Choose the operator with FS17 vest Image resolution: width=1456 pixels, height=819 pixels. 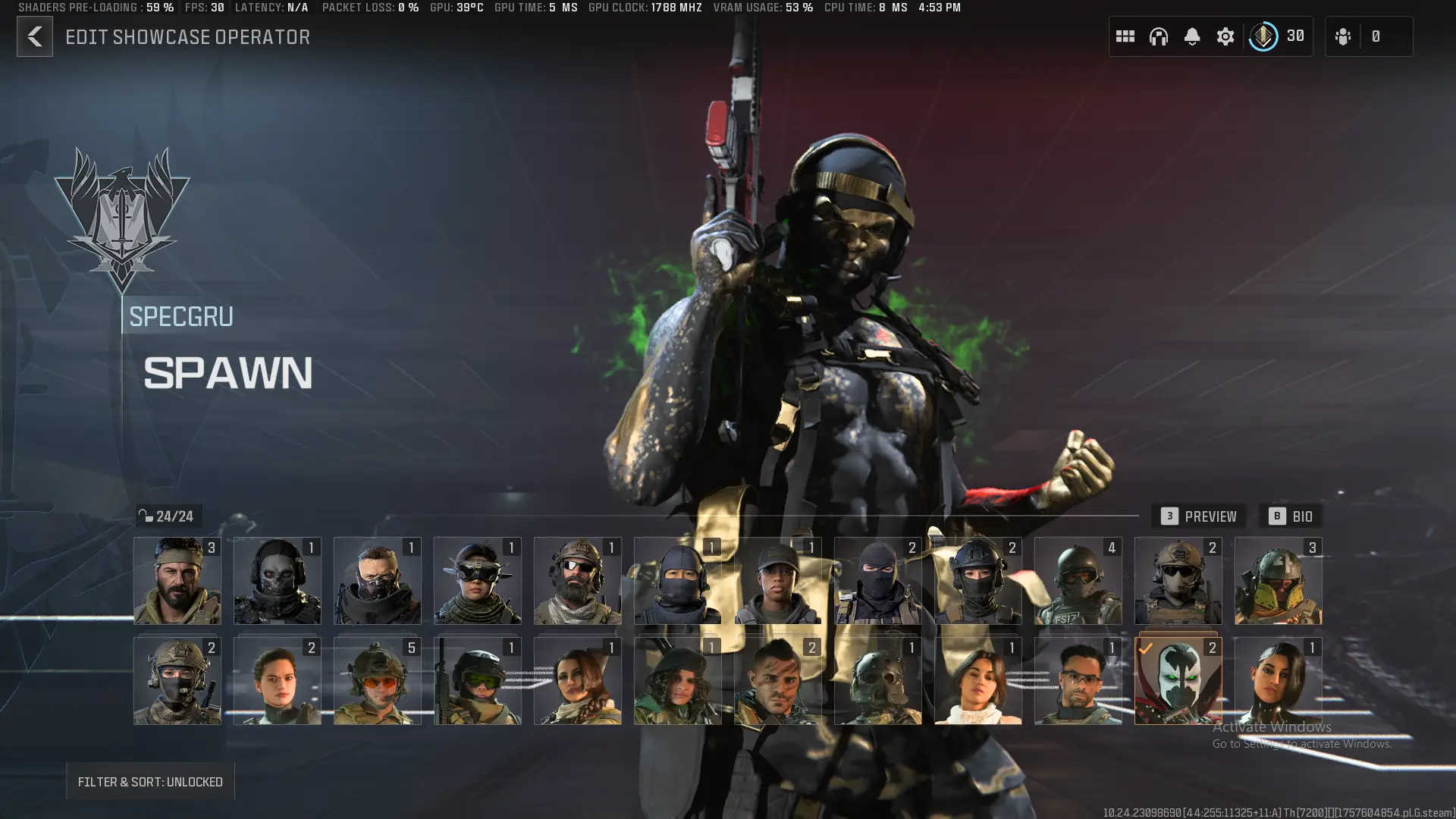[x=1078, y=581]
